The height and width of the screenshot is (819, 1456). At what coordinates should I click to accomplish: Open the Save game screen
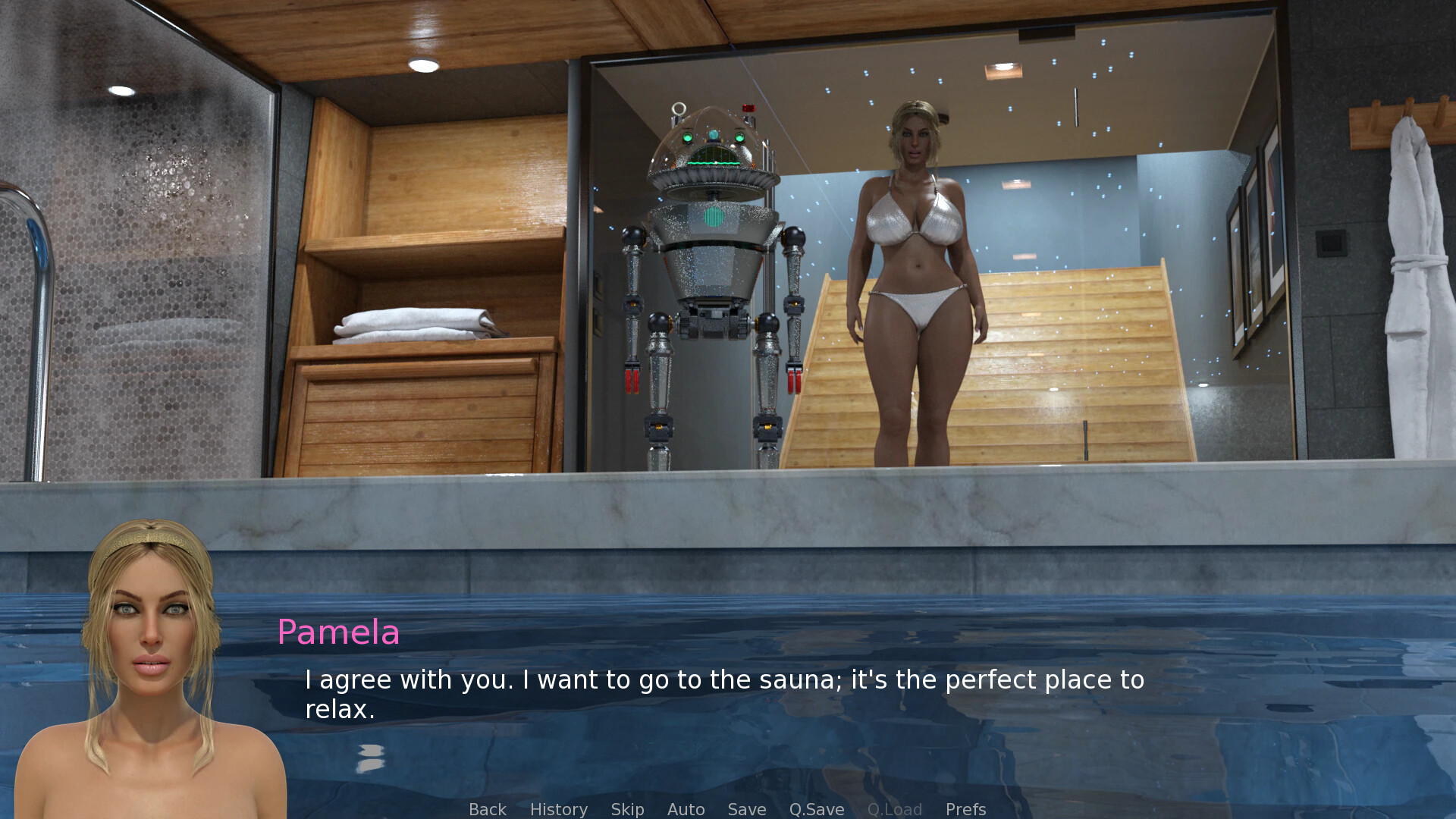(746, 809)
